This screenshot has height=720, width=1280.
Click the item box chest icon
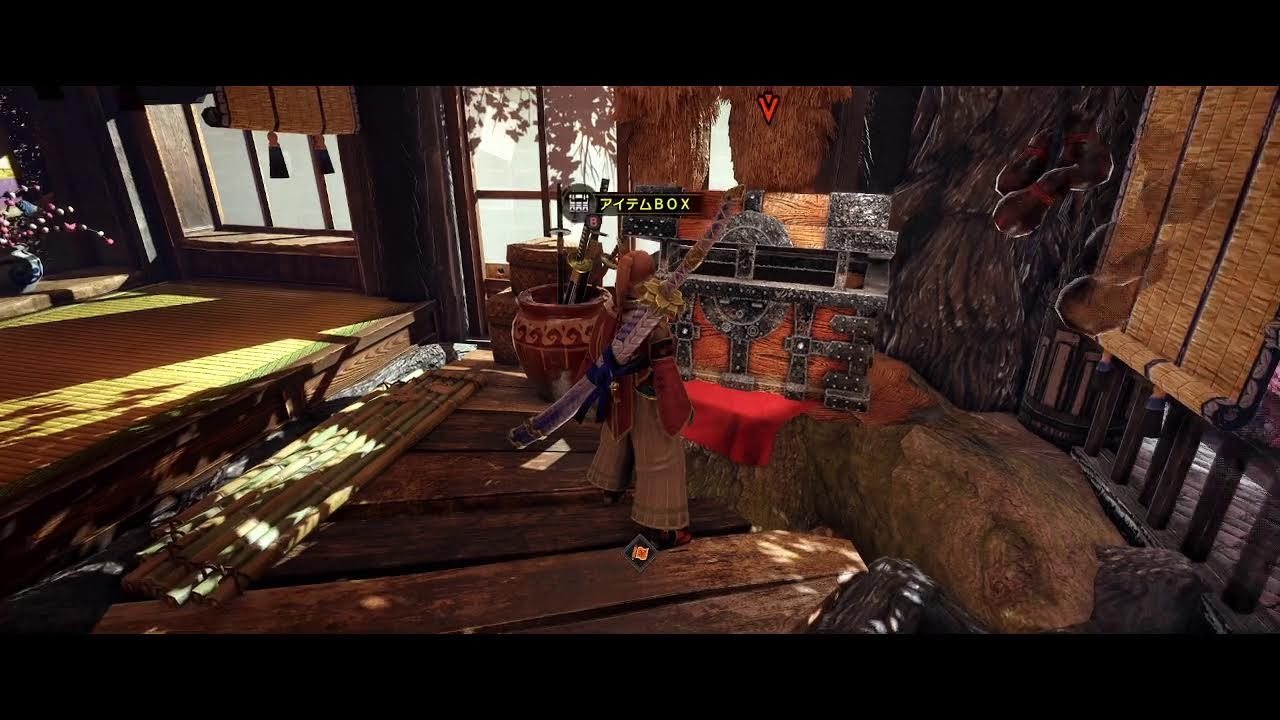coord(577,203)
